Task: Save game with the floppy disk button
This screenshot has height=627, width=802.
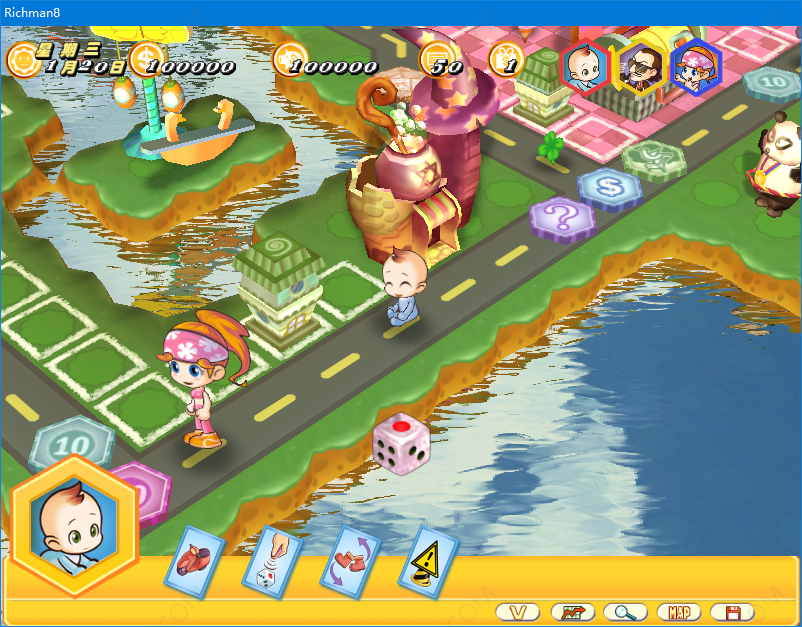Action: click(x=733, y=611)
